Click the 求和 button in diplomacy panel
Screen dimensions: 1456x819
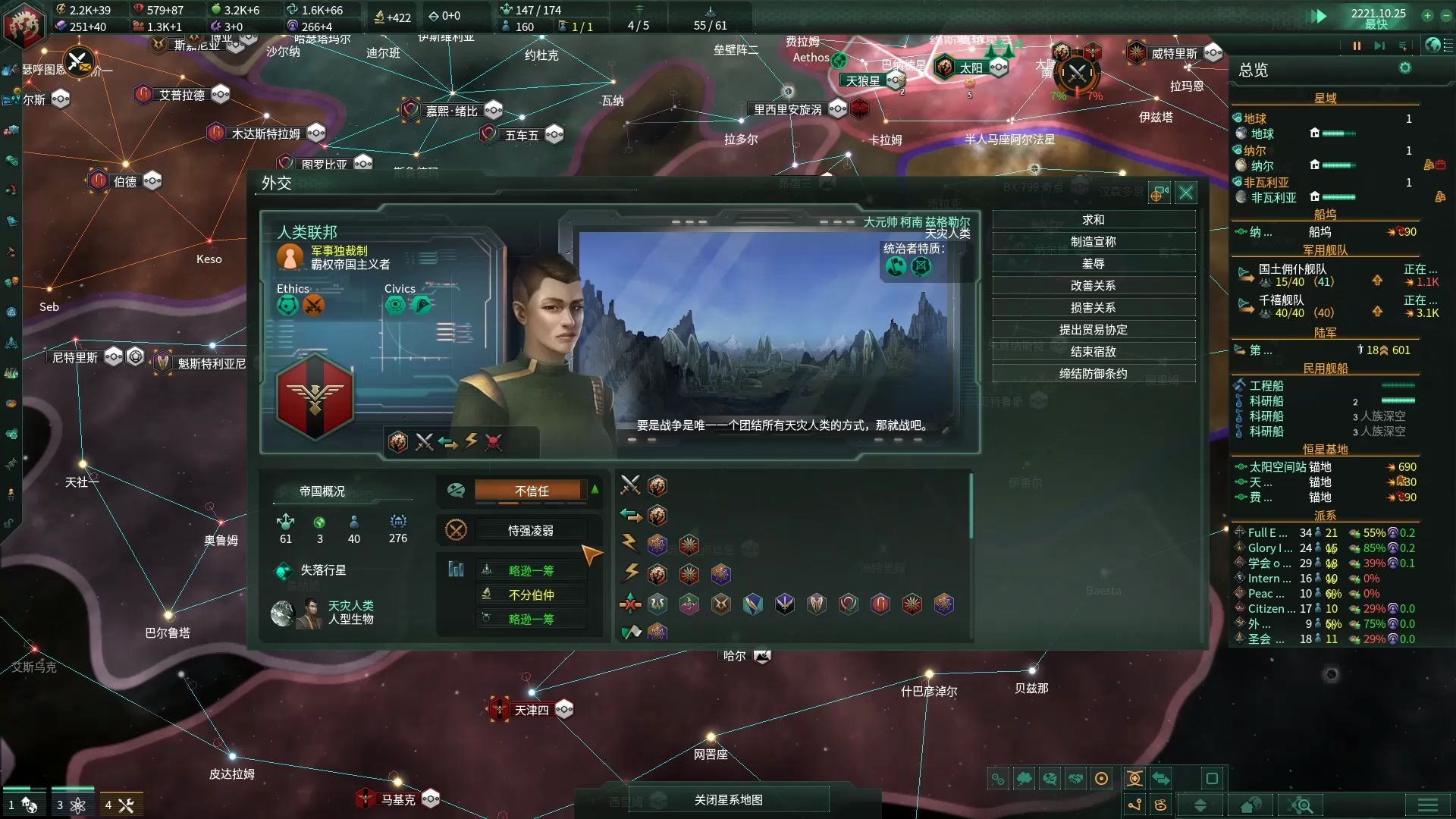[1094, 219]
